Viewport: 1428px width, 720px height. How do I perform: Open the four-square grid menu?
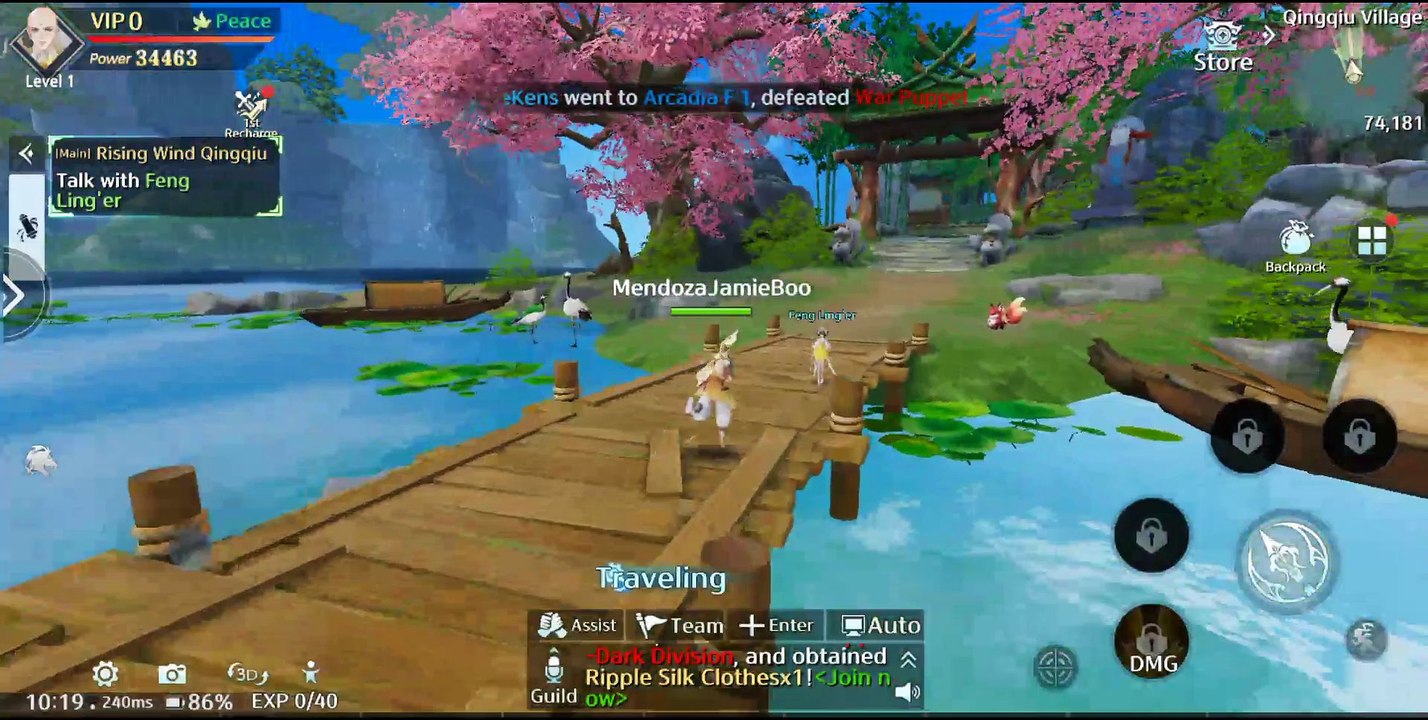[x=1372, y=240]
